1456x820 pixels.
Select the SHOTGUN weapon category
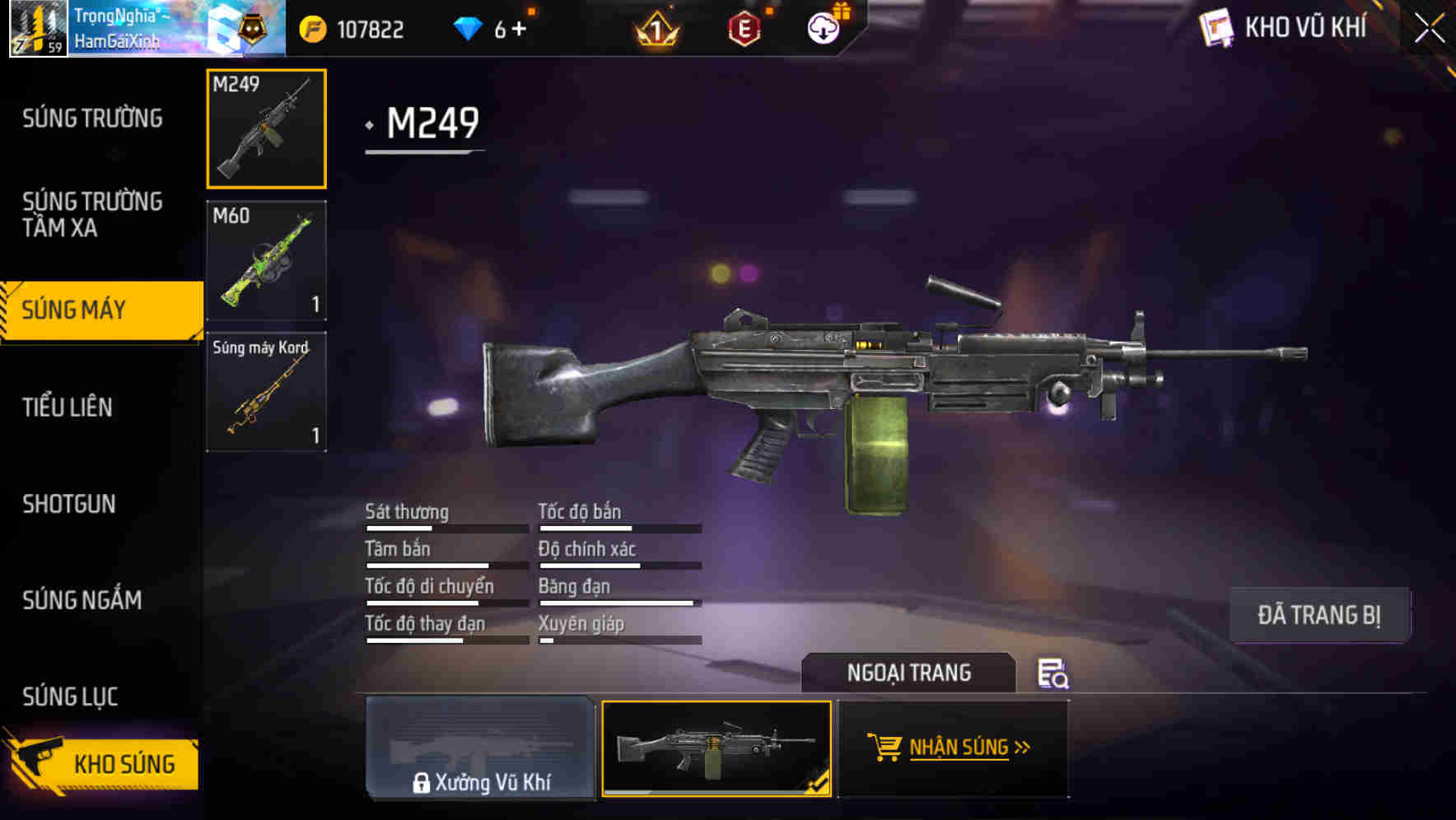(70, 503)
